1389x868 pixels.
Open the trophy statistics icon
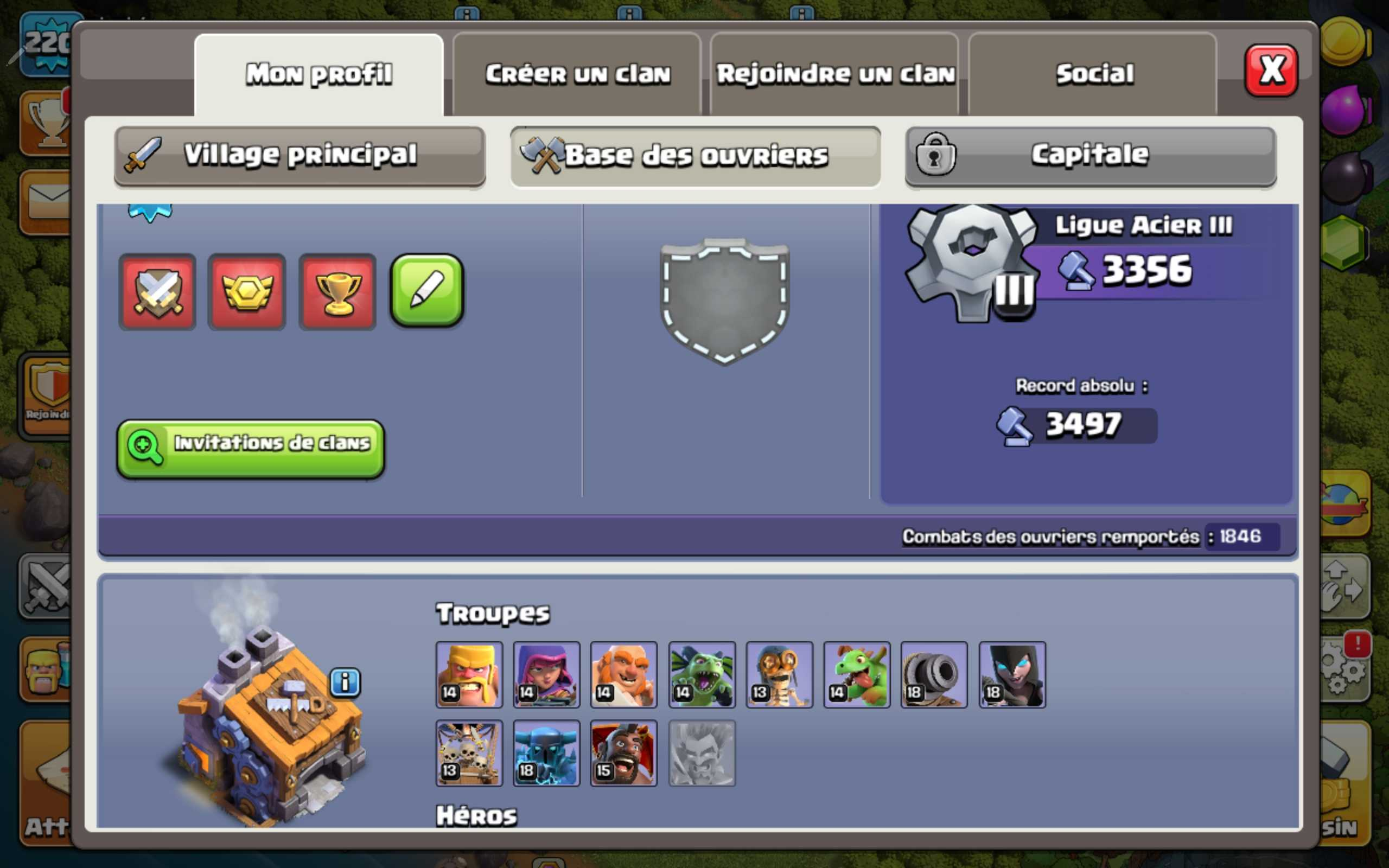coord(337,291)
